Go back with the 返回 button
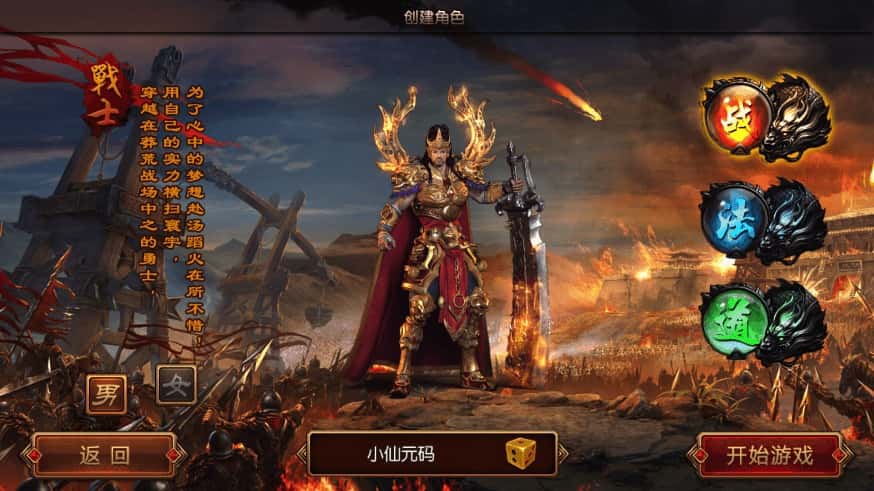This screenshot has height=491, width=874. [x=105, y=455]
